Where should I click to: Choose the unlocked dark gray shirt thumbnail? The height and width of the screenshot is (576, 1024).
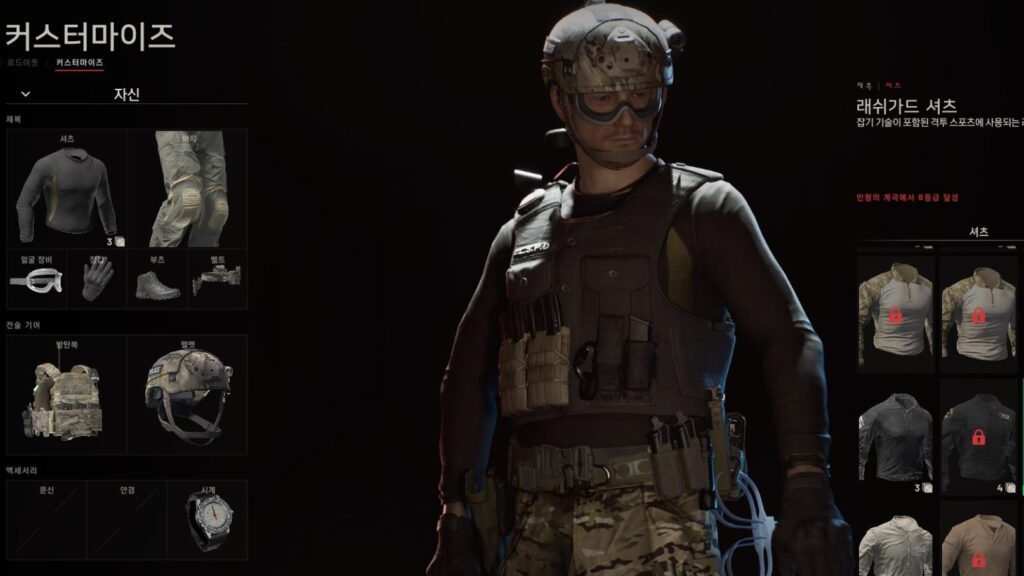click(x=895, y=438)
